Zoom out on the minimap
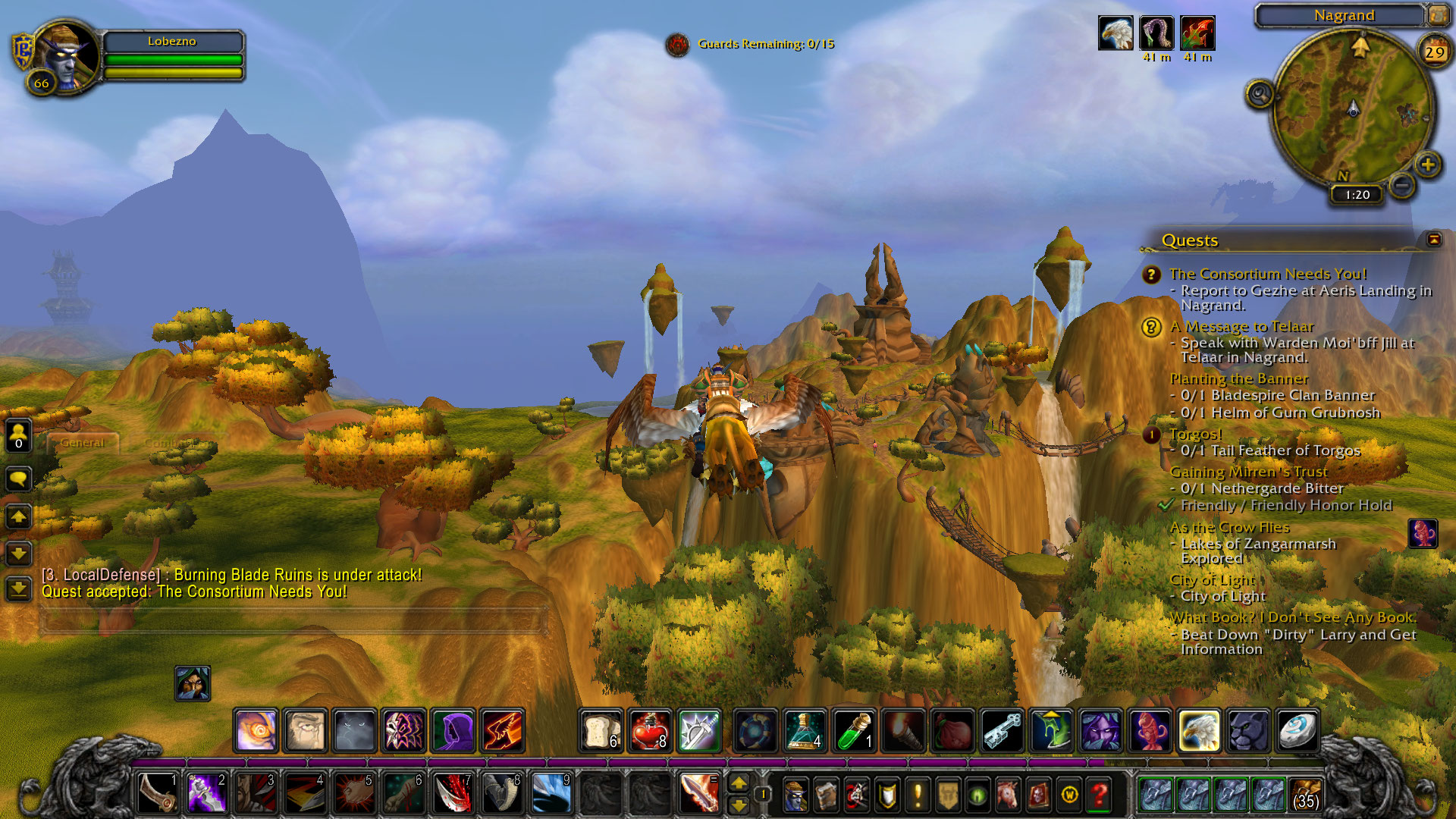Screen dimensions: 1456x819 1403,184
